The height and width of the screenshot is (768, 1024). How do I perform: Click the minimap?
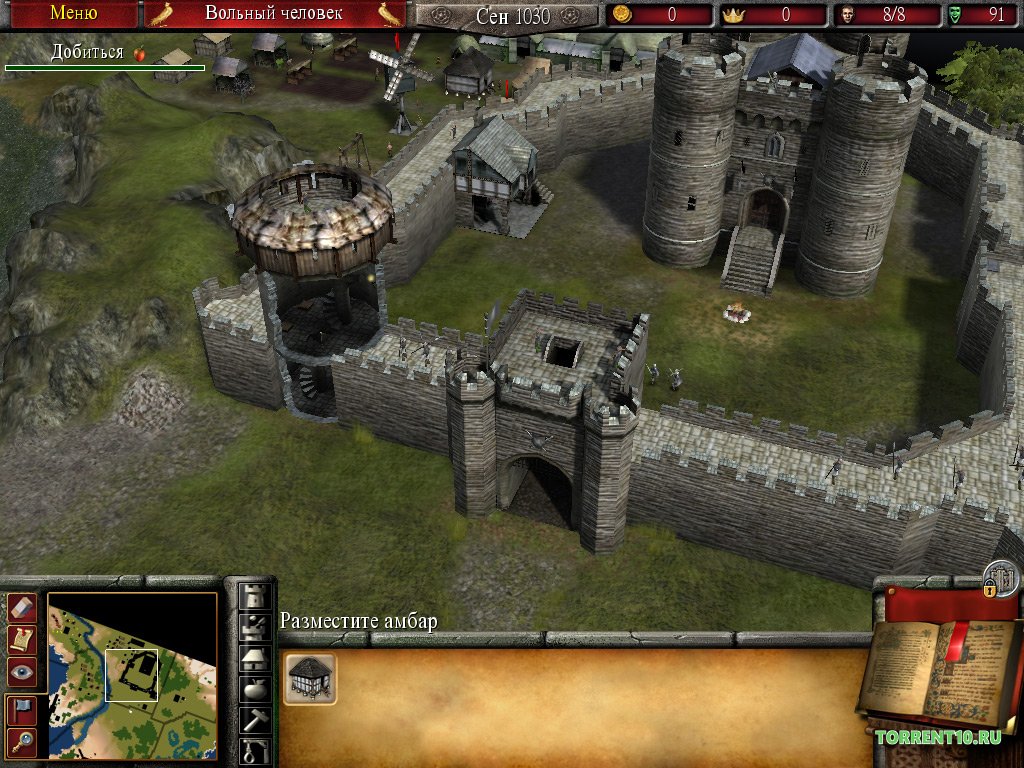coord(132,675)
